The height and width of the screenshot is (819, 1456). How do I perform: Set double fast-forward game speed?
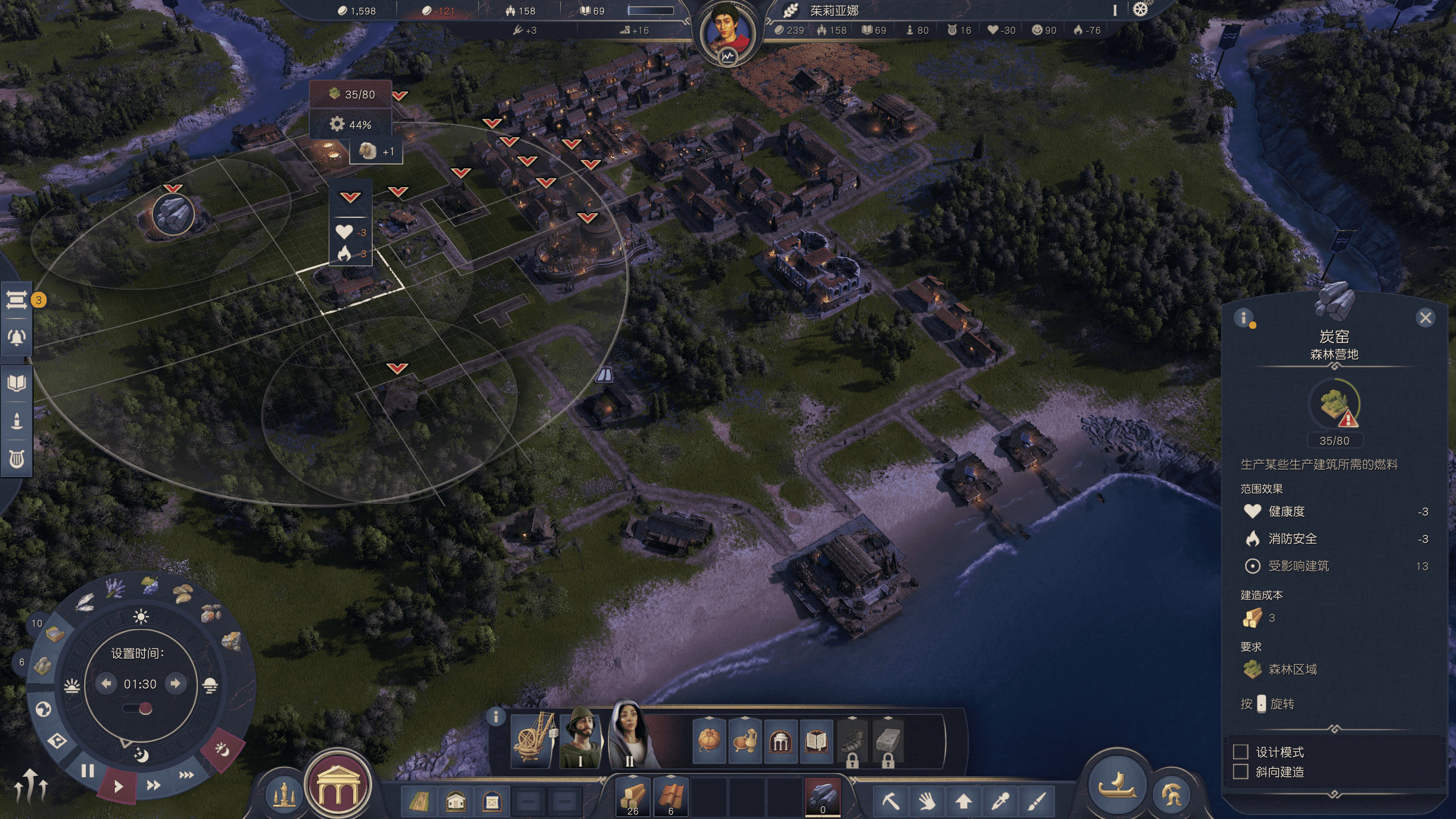[x=153, y=785]
